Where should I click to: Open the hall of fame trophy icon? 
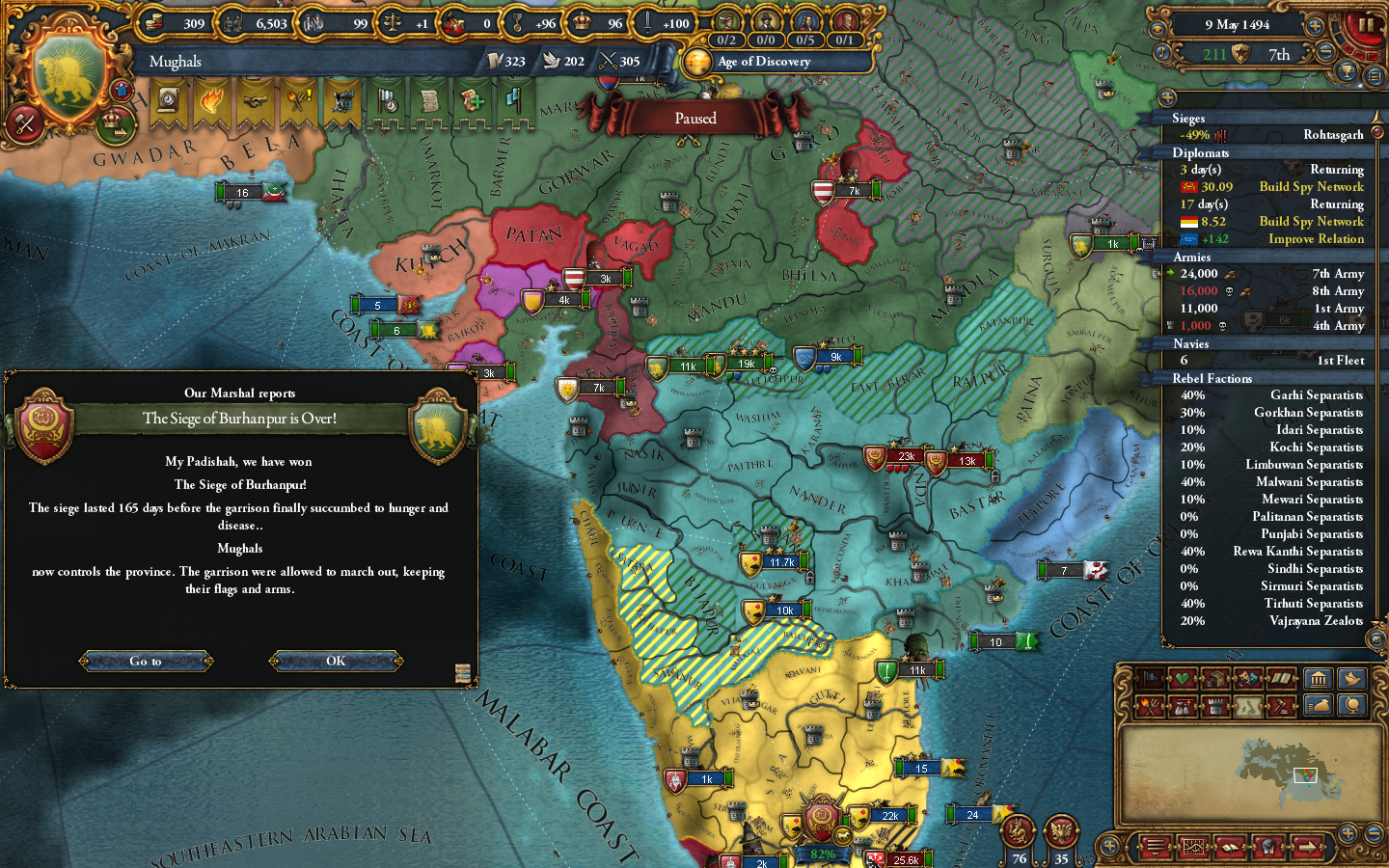tap(1346, 72)
